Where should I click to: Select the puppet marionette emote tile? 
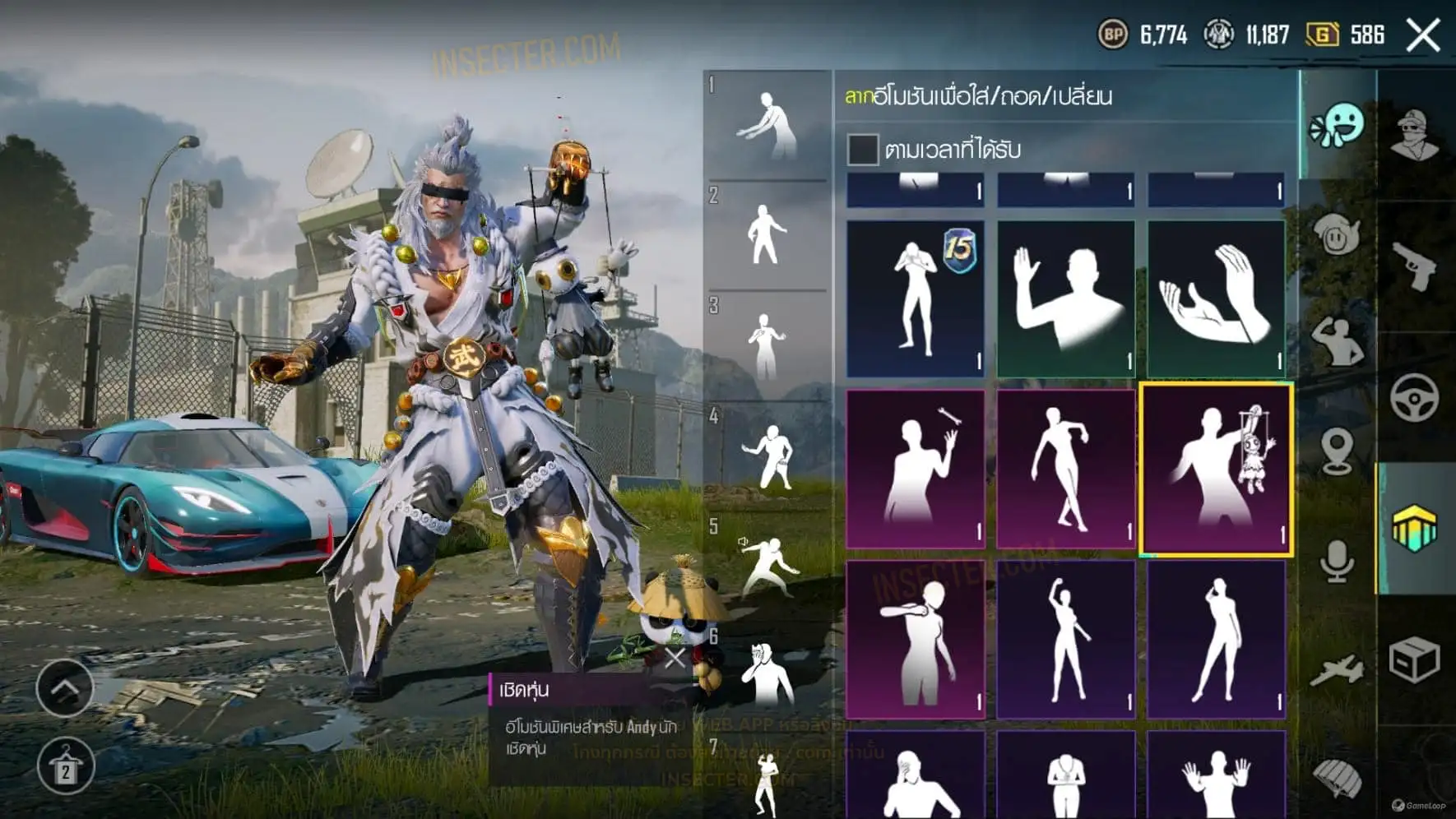(1216, 469)
